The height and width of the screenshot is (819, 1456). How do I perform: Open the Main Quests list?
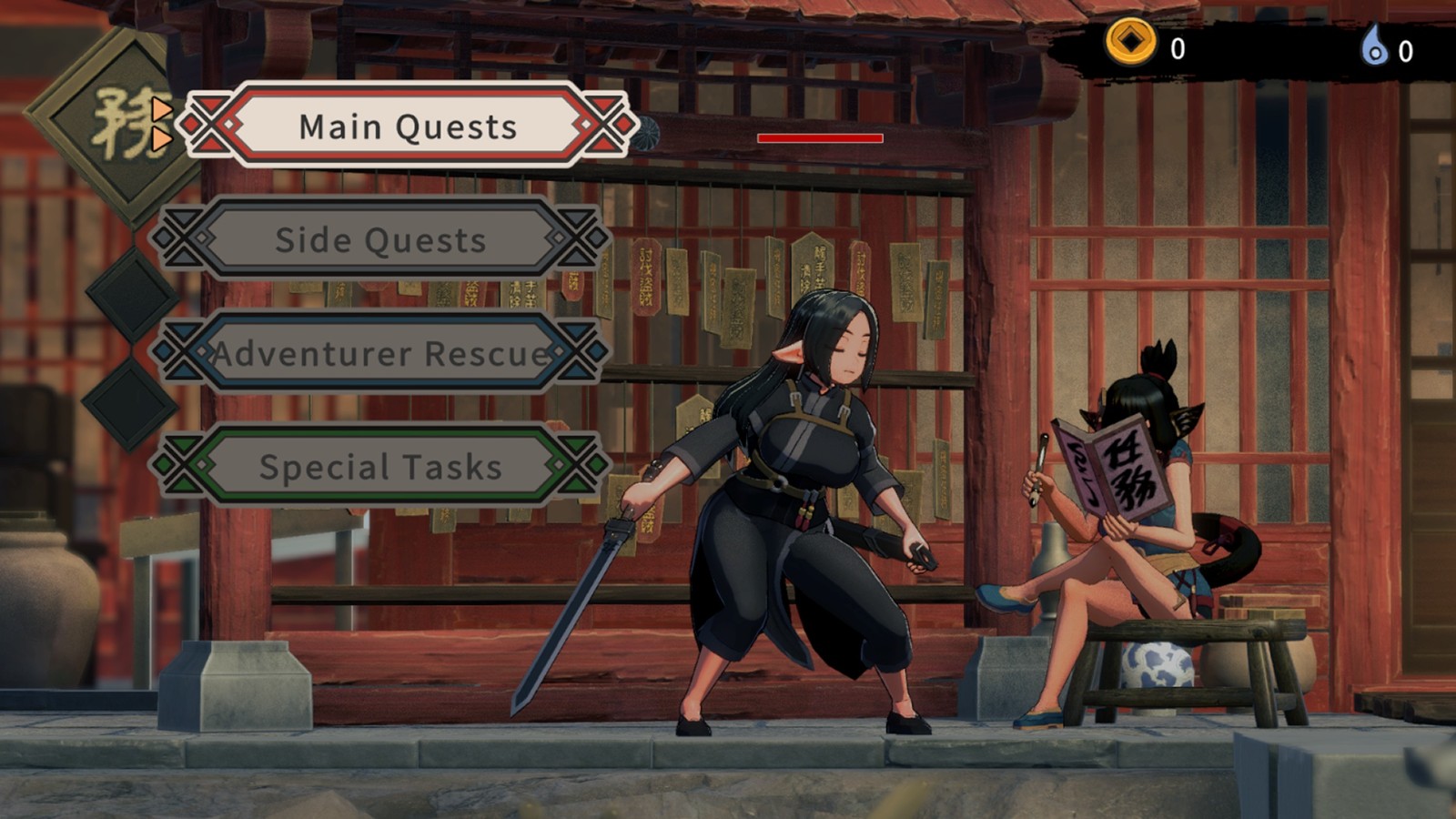(x=407, y=126)
